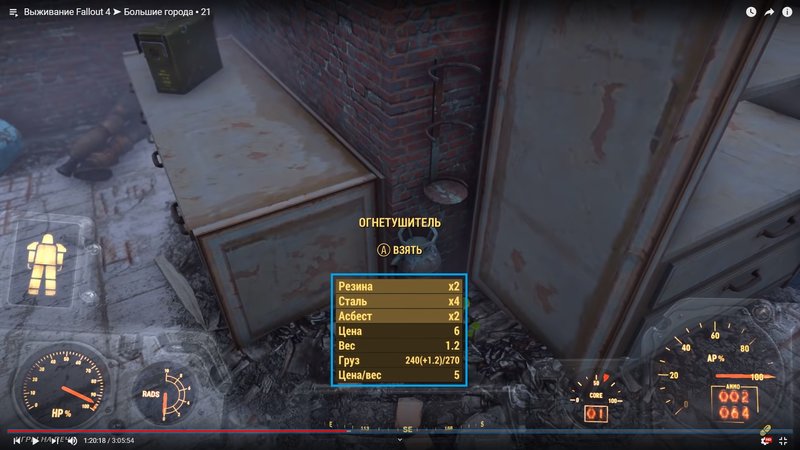Image resolution: width=800 pixels, height=450 pixels.
Task: Open the video share arrow
Action: click(770, 12)
